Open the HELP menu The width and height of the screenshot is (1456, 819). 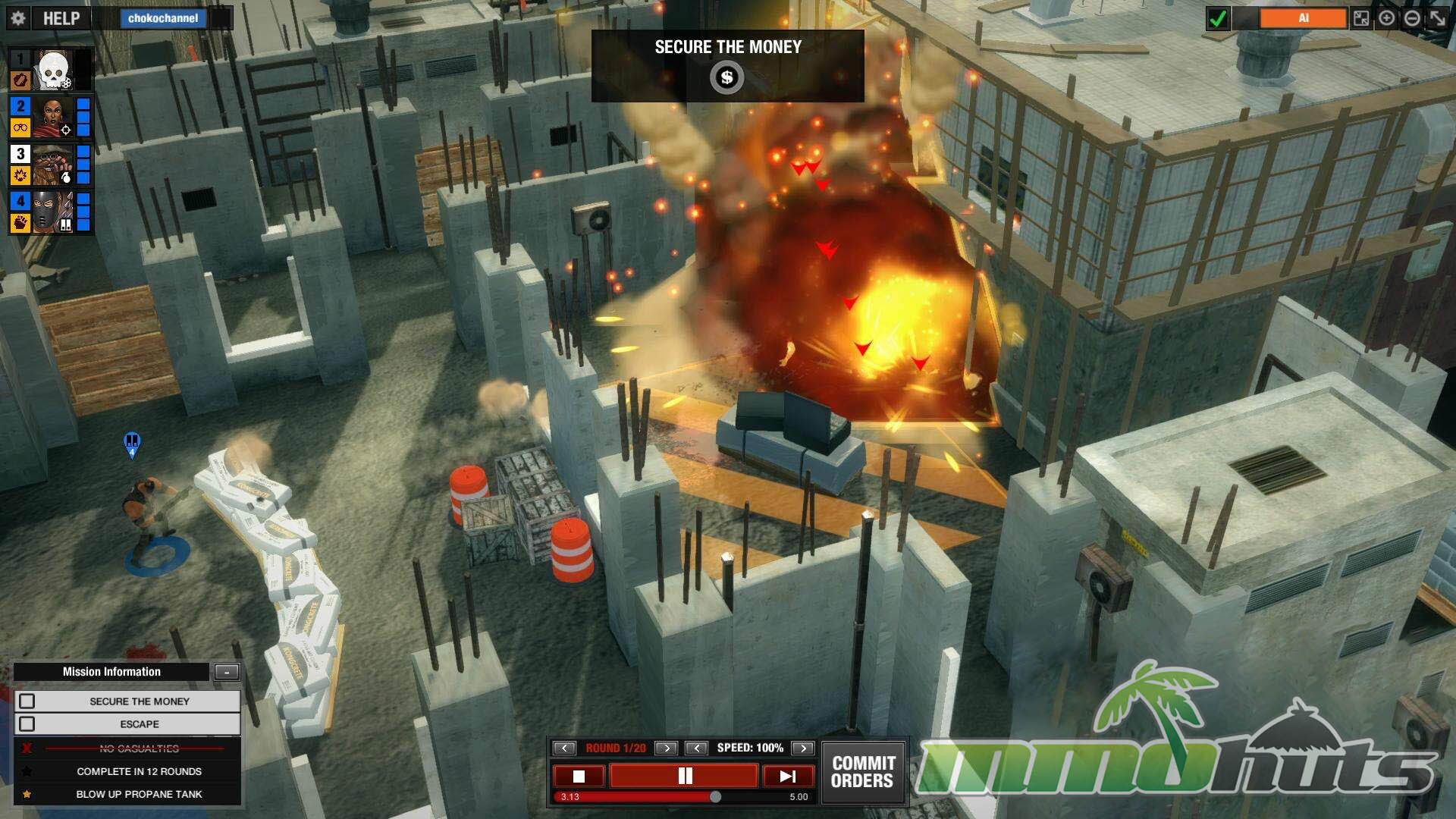coord(61,18)
